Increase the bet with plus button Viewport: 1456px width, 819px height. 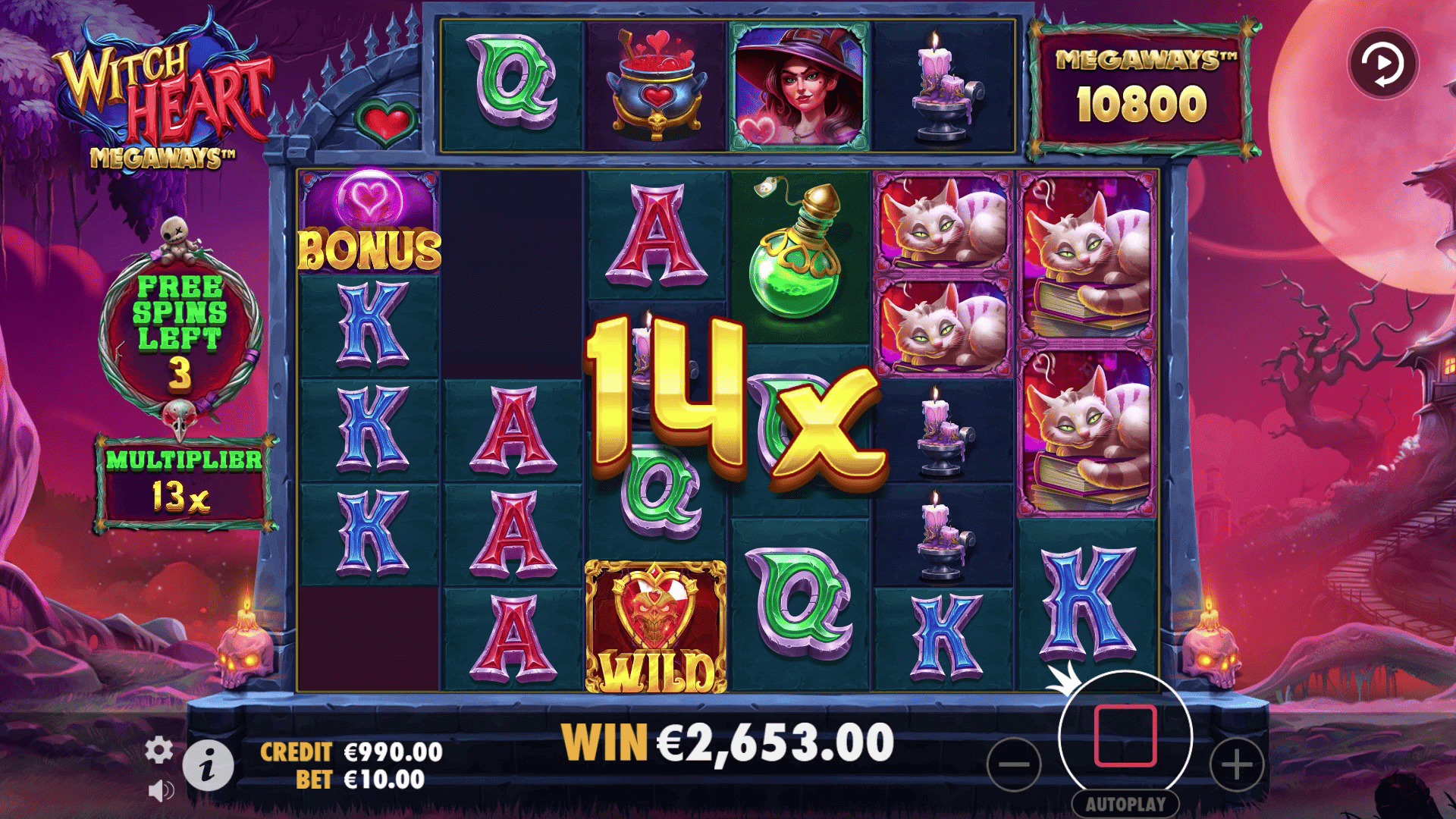click(1236, 764)
